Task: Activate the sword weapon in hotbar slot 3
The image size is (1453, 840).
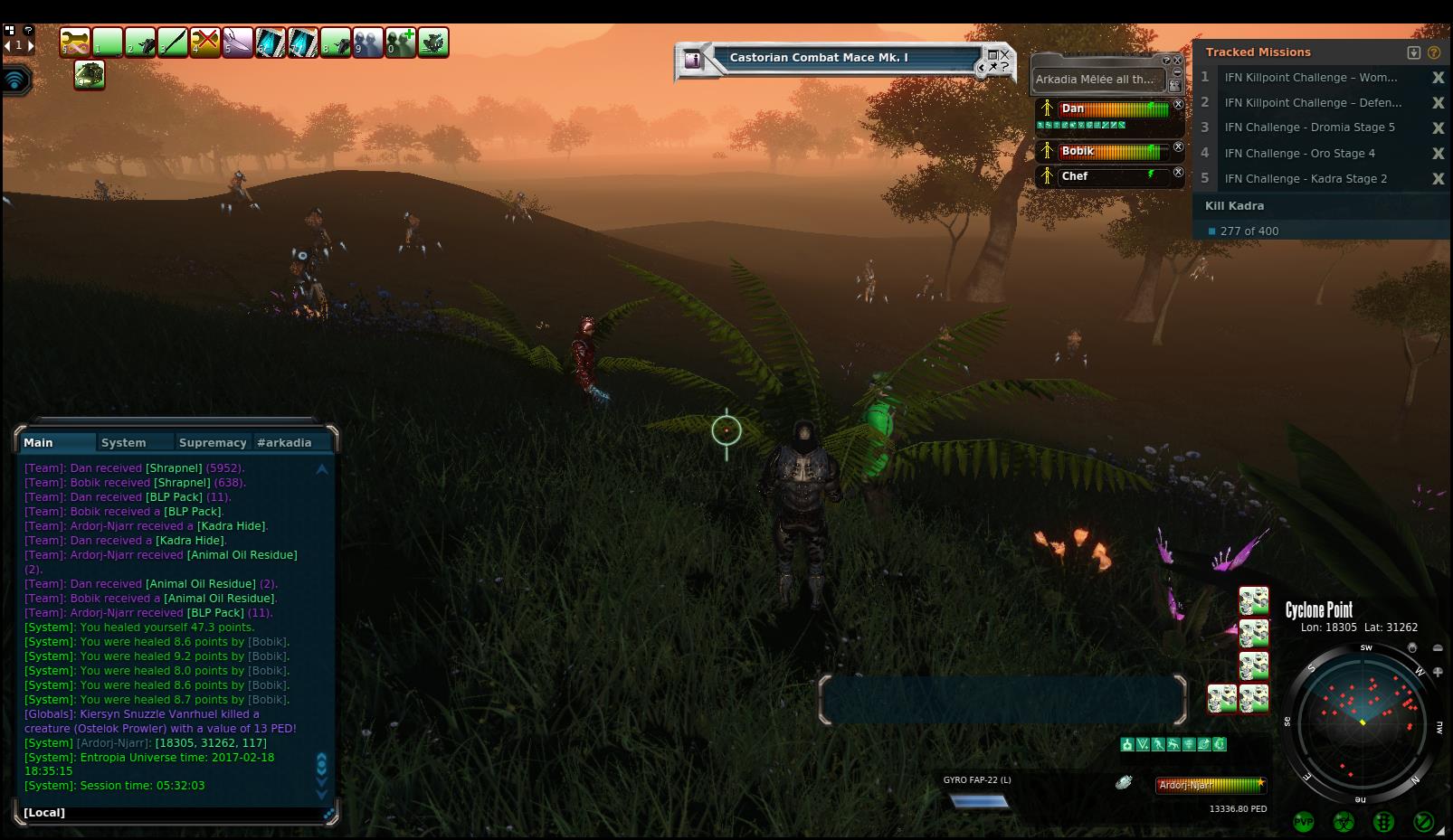Action: tap(173, 42)
